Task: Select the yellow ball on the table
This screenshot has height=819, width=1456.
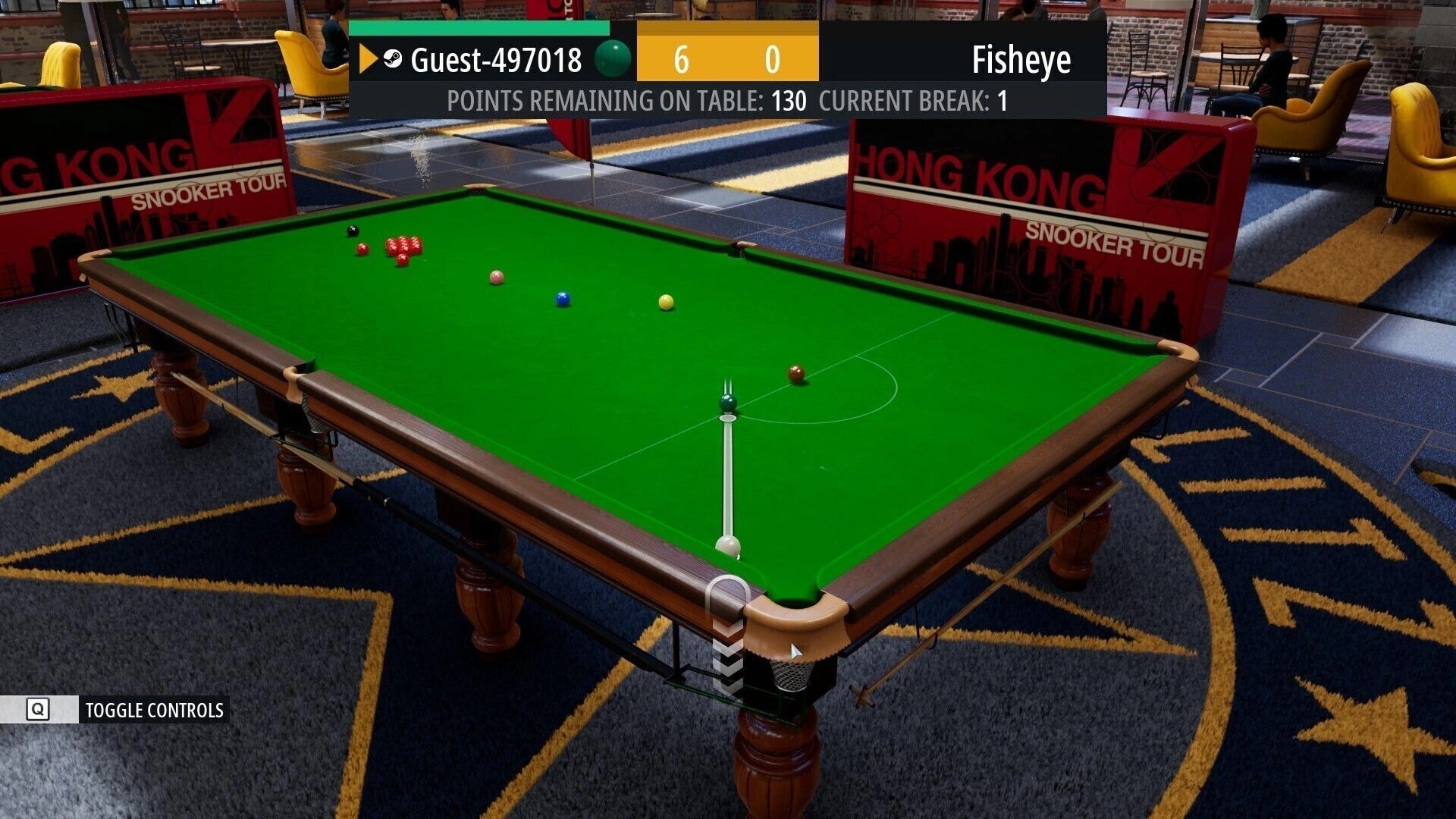Action: (666, 303)
